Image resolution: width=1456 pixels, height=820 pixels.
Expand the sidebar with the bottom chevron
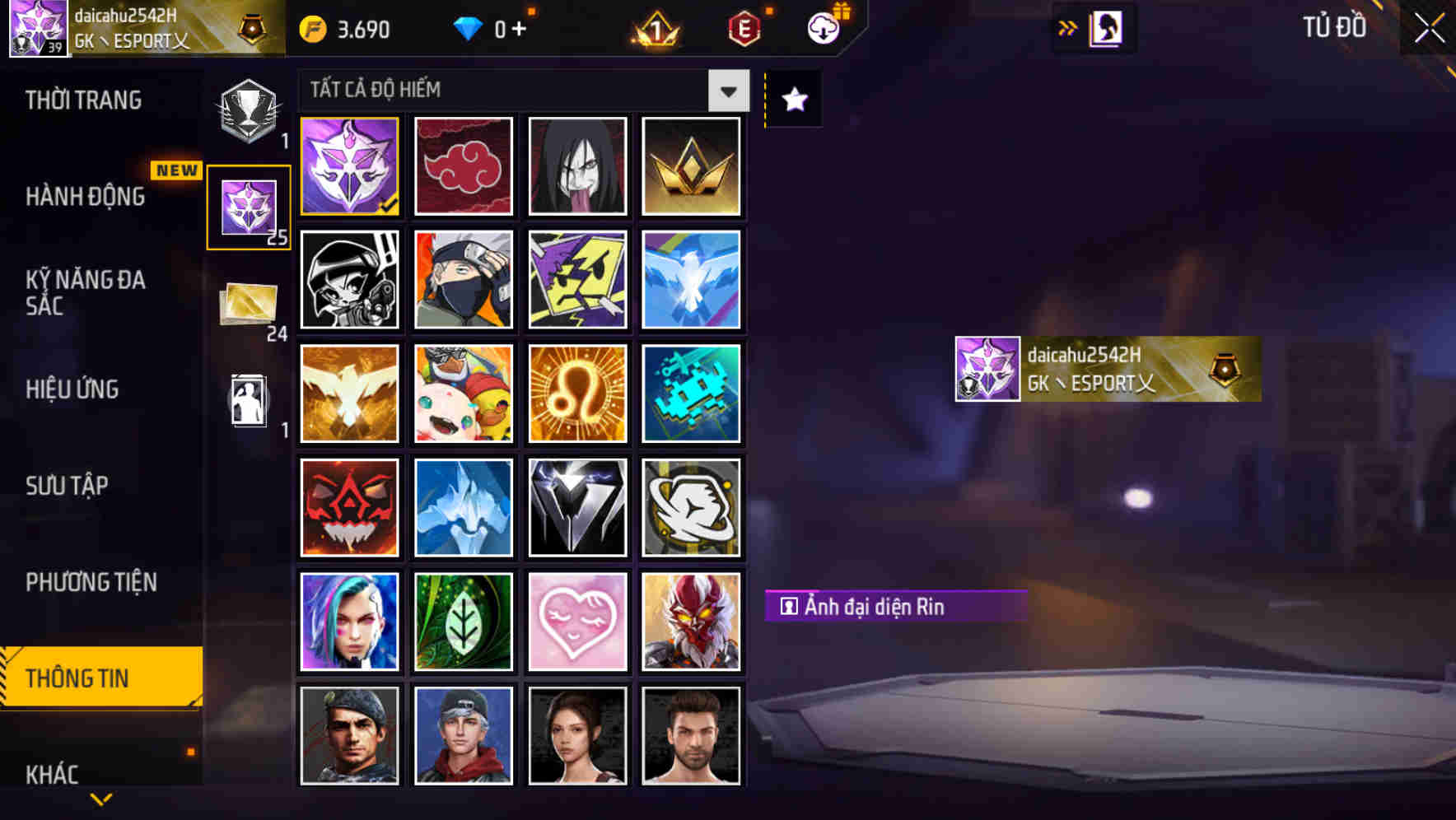click(100, 799)
